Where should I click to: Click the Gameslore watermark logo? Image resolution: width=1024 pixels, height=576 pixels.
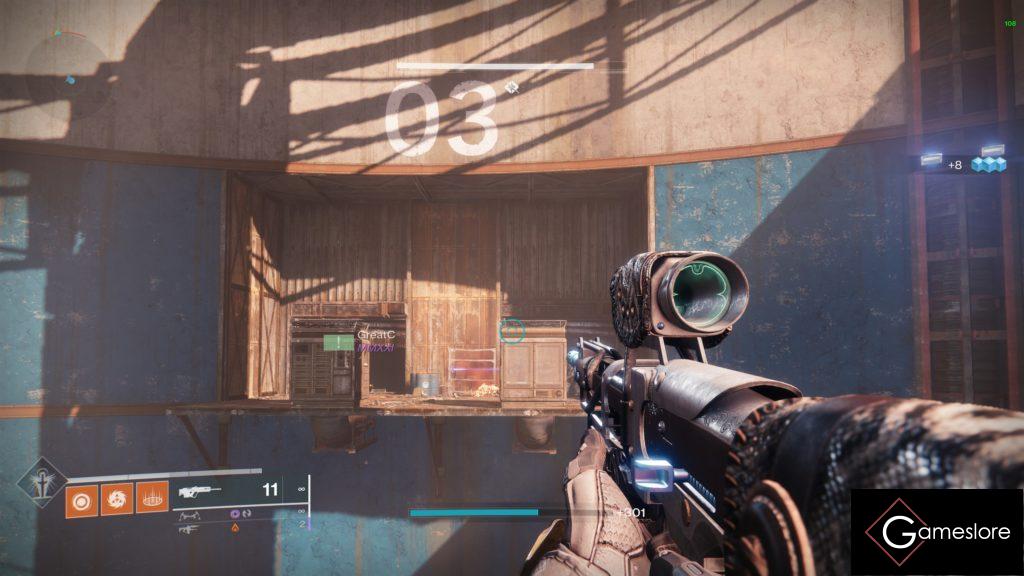pyautogui.click(x=936, y=531)
